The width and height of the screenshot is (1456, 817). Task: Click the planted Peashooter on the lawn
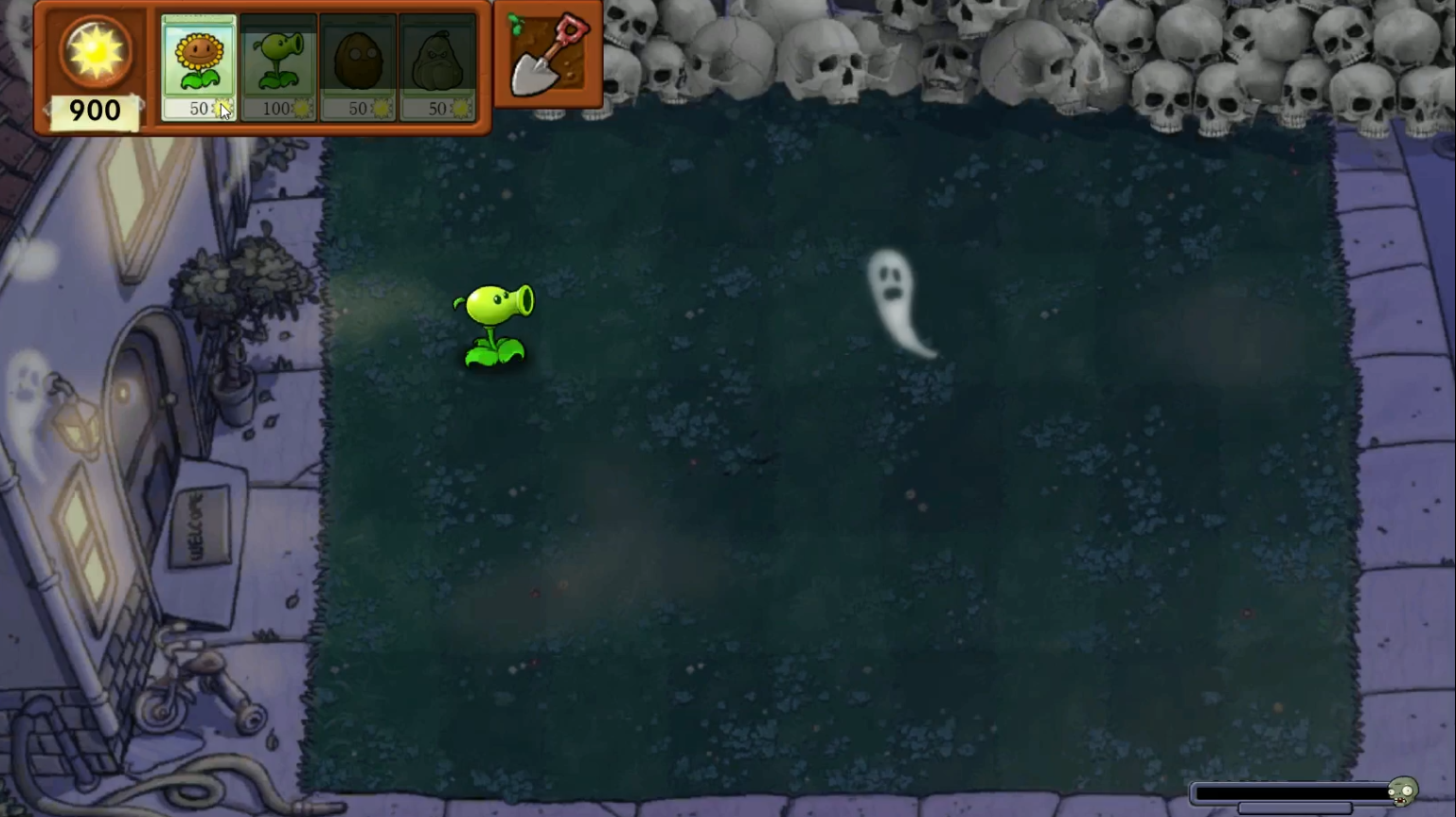pos(496,322)
